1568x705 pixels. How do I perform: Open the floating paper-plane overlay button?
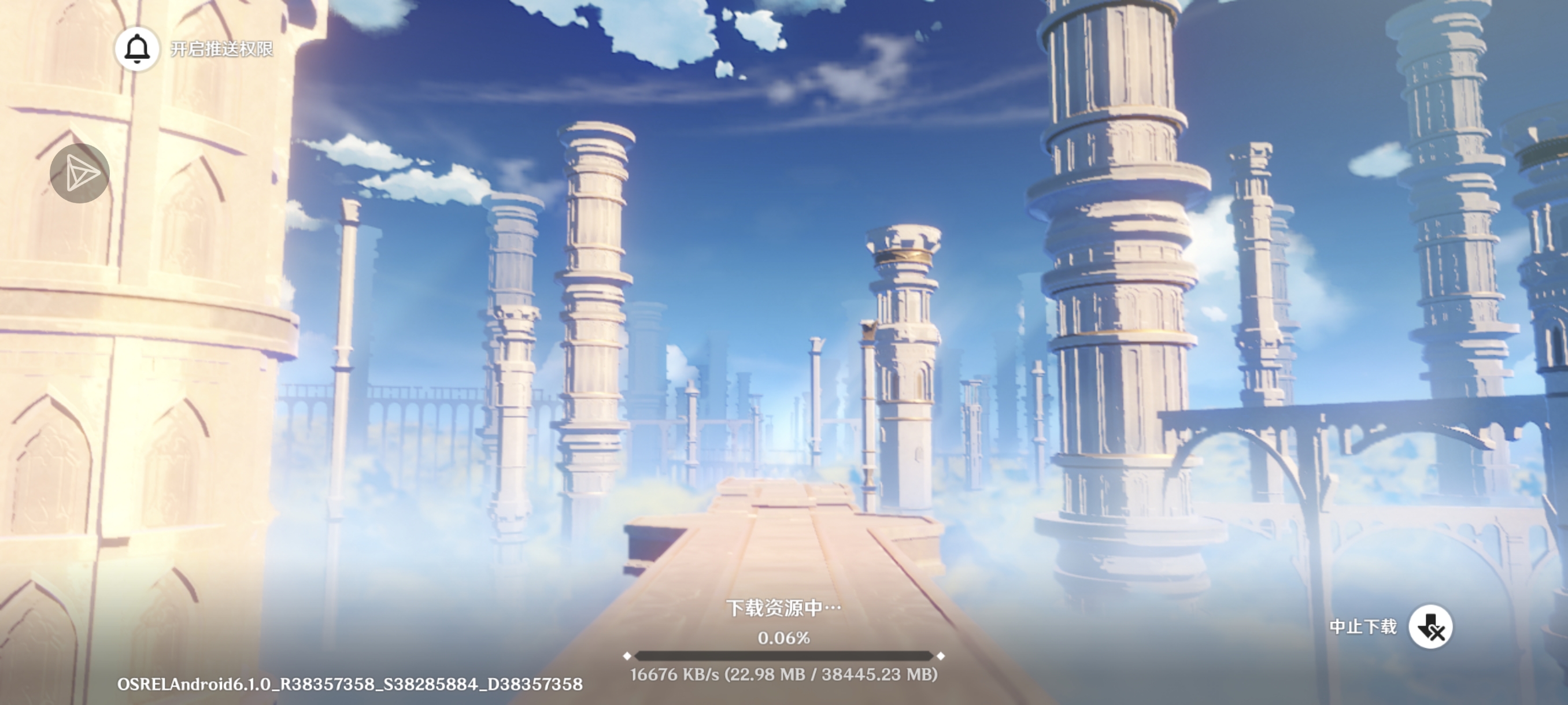80,173
